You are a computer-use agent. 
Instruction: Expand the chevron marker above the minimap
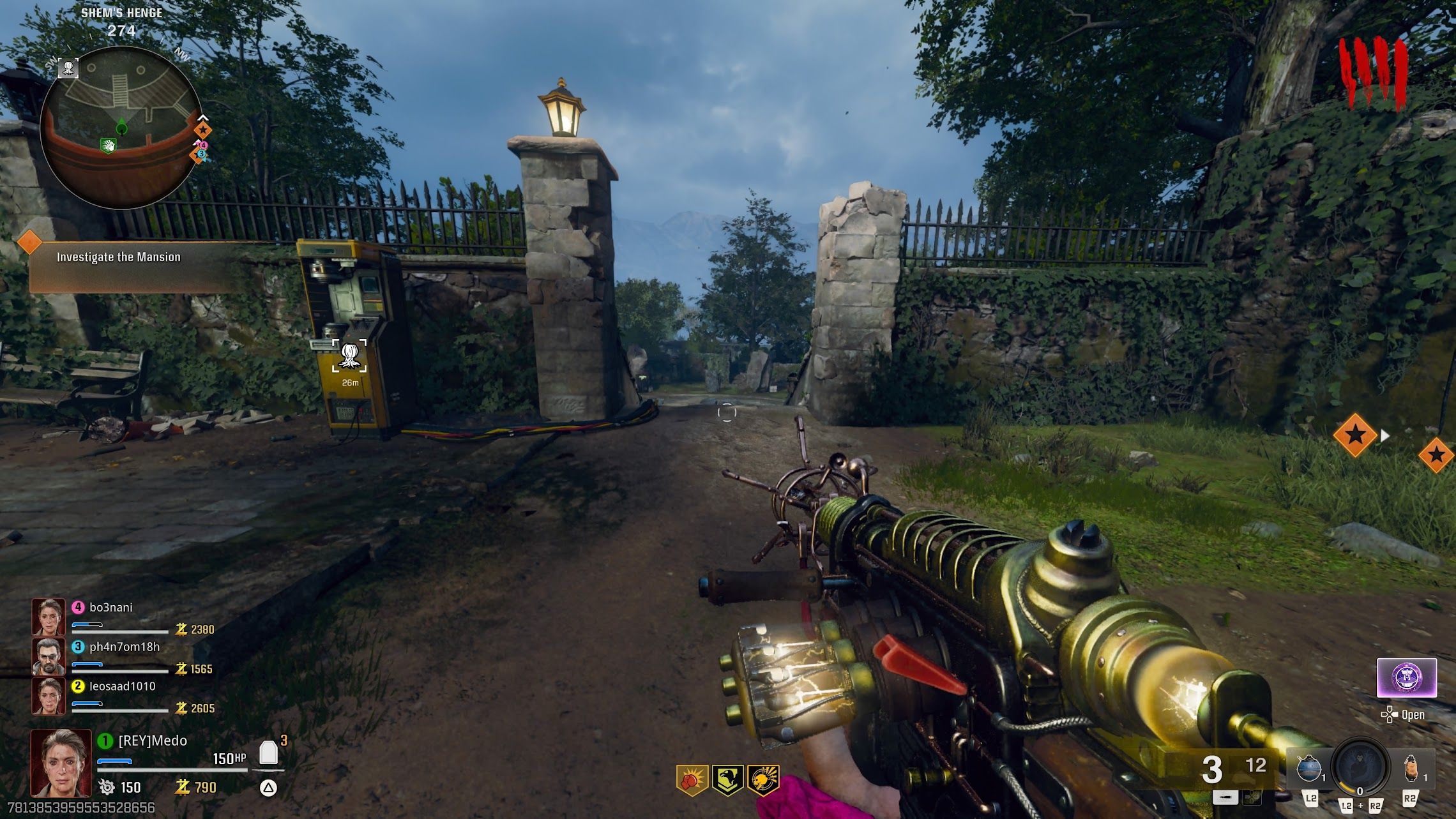coord(203,117)
